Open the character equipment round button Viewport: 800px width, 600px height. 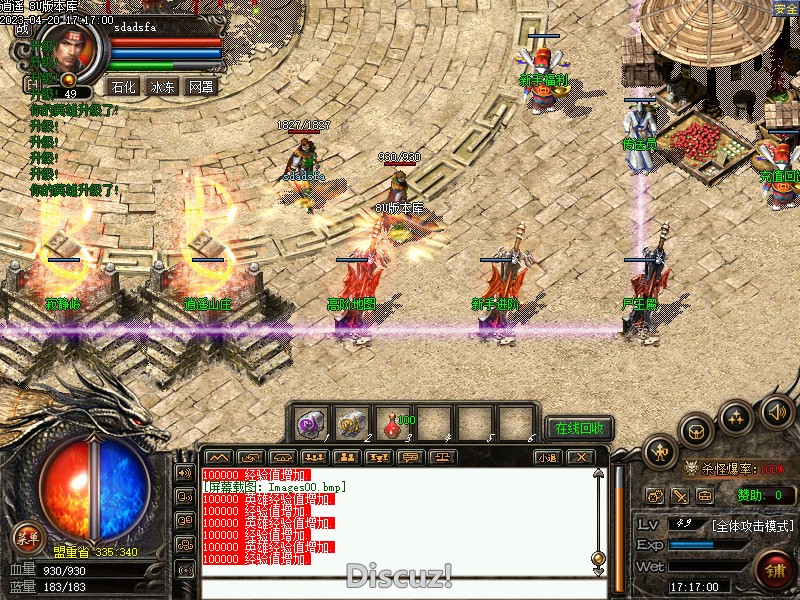(x=661, y=453)
